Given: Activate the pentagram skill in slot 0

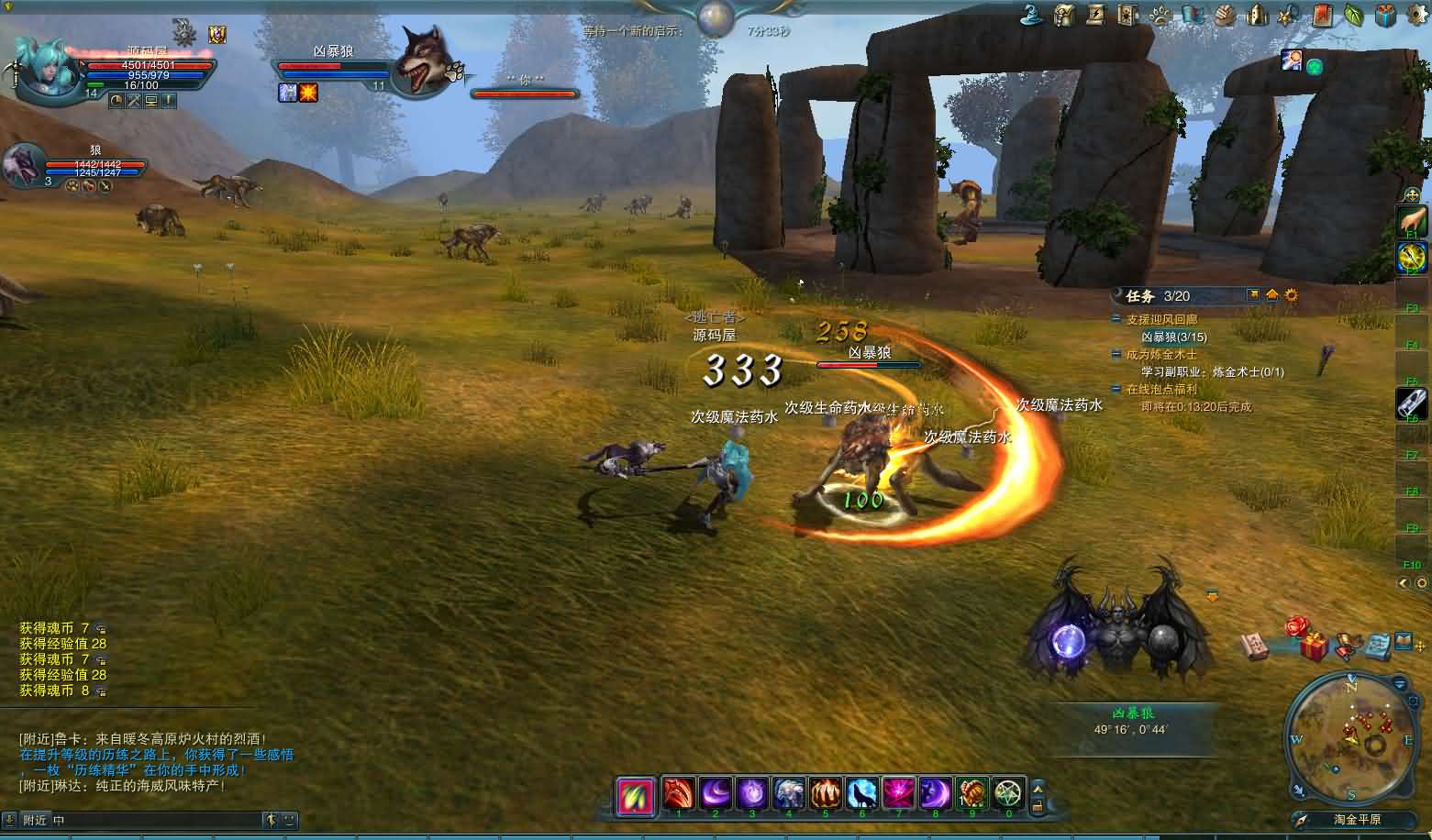Looking at the screenshot, I should (x=1008, y=793).
